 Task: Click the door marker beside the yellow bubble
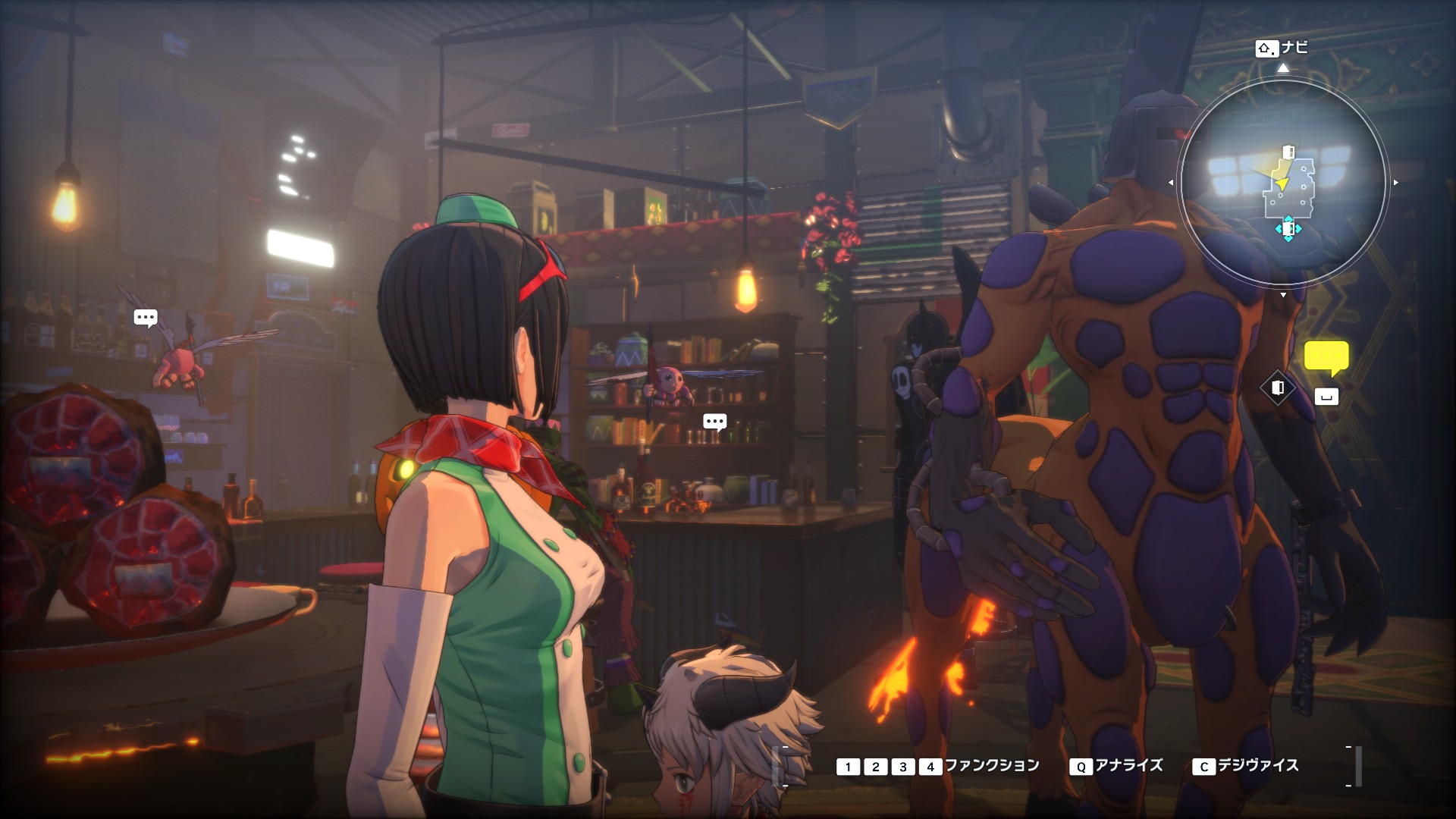pos(1278,388)
